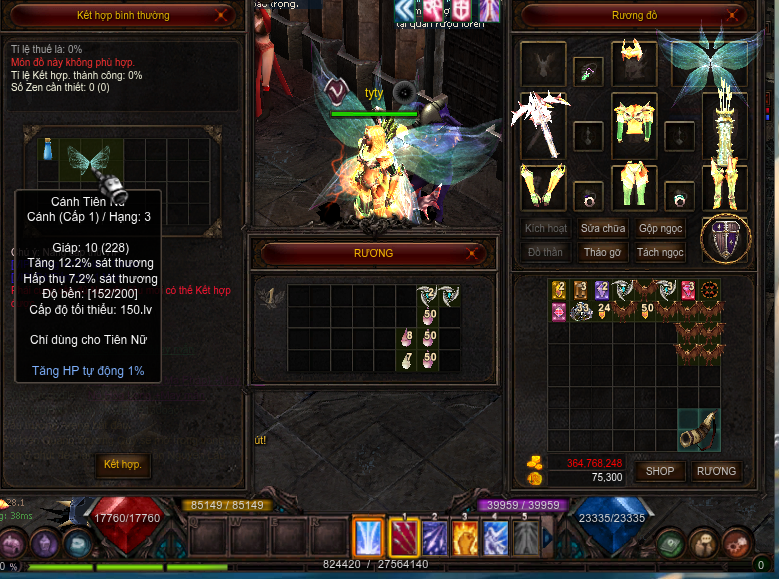Select the Tách ngọc button
This screenshot has height=579, width=779.
660,252
